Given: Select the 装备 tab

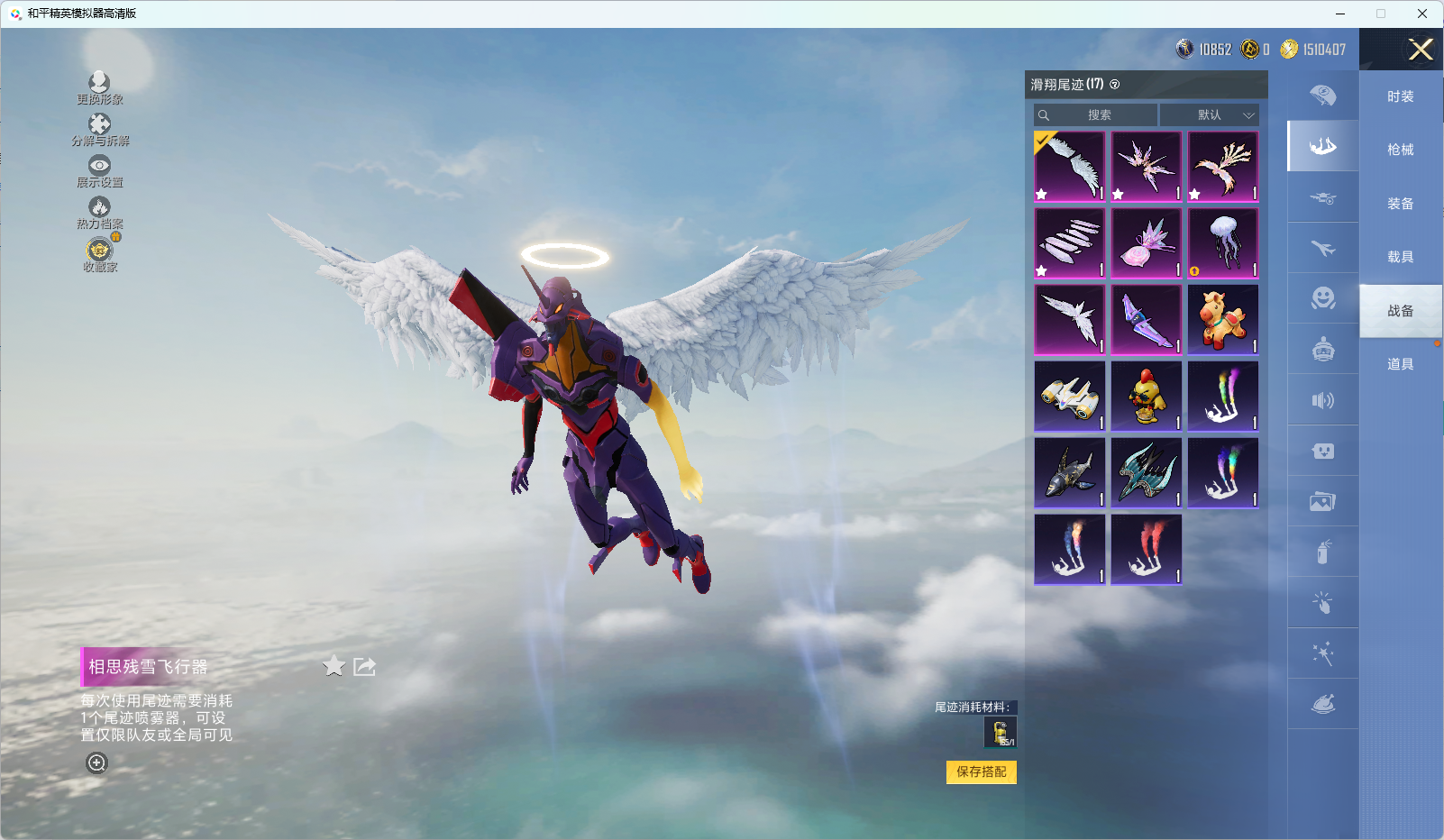Looking at the screenshot, I should [1400, 204].
